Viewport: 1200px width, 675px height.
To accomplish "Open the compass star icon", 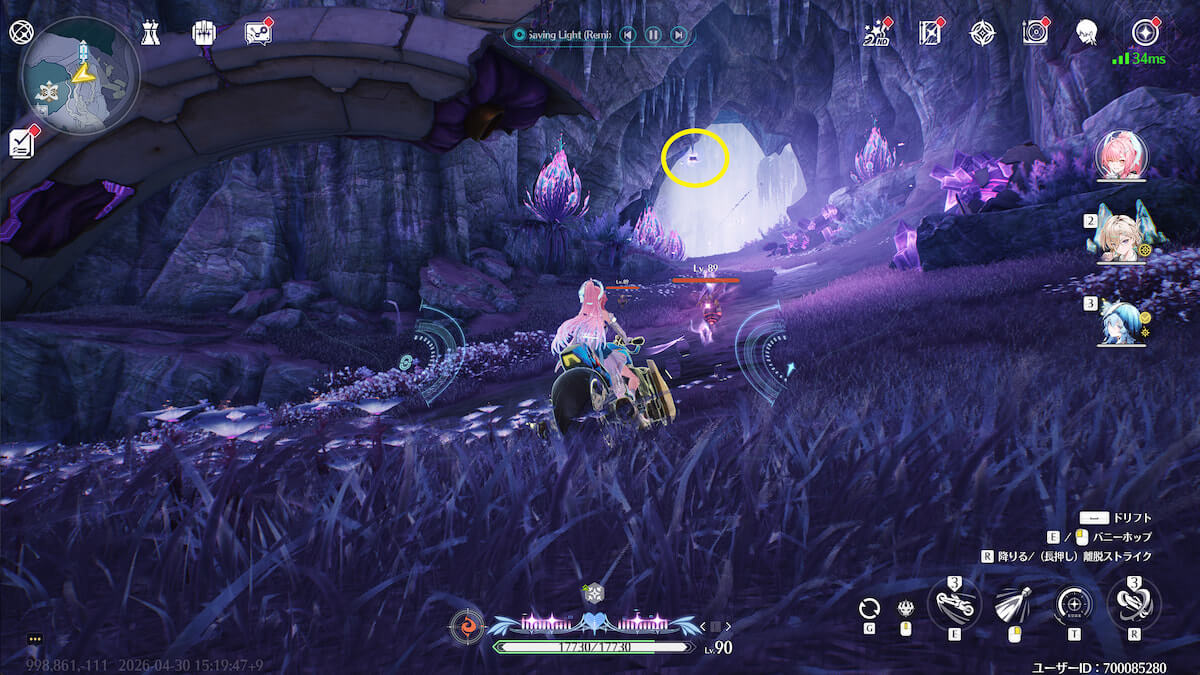I will click(x=983, y=33).
